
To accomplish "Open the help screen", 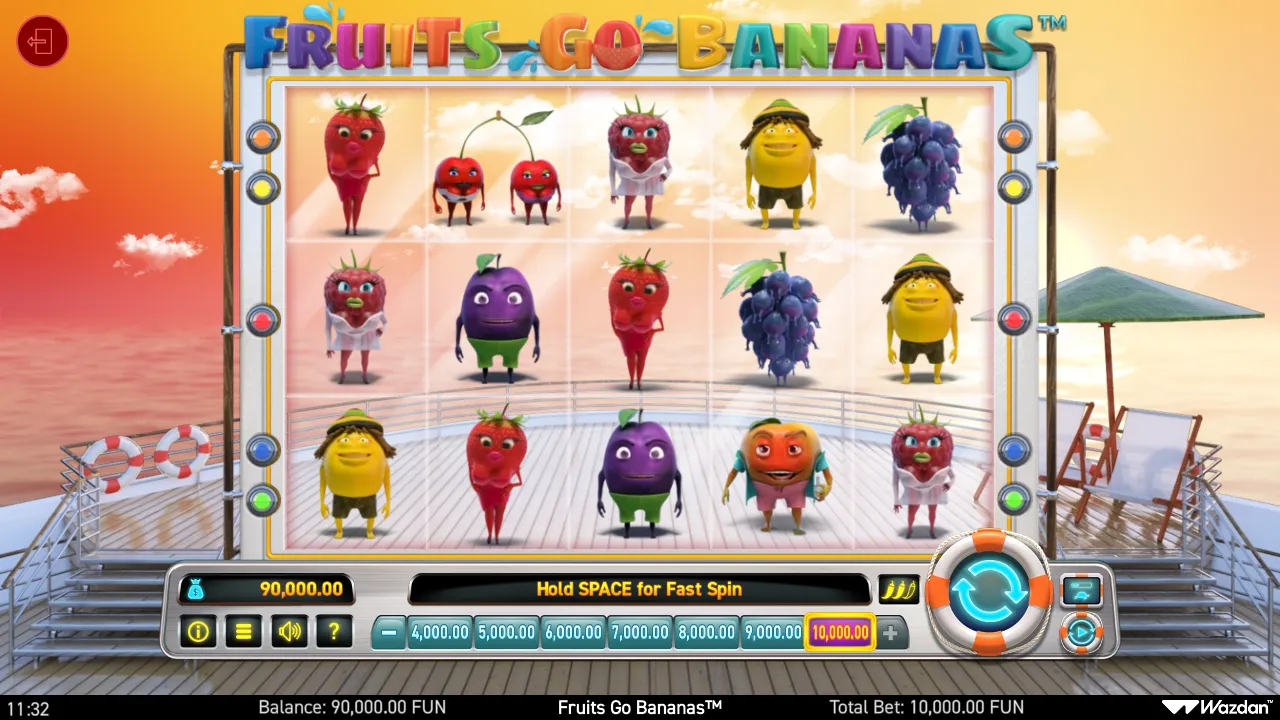I will 335,632.
